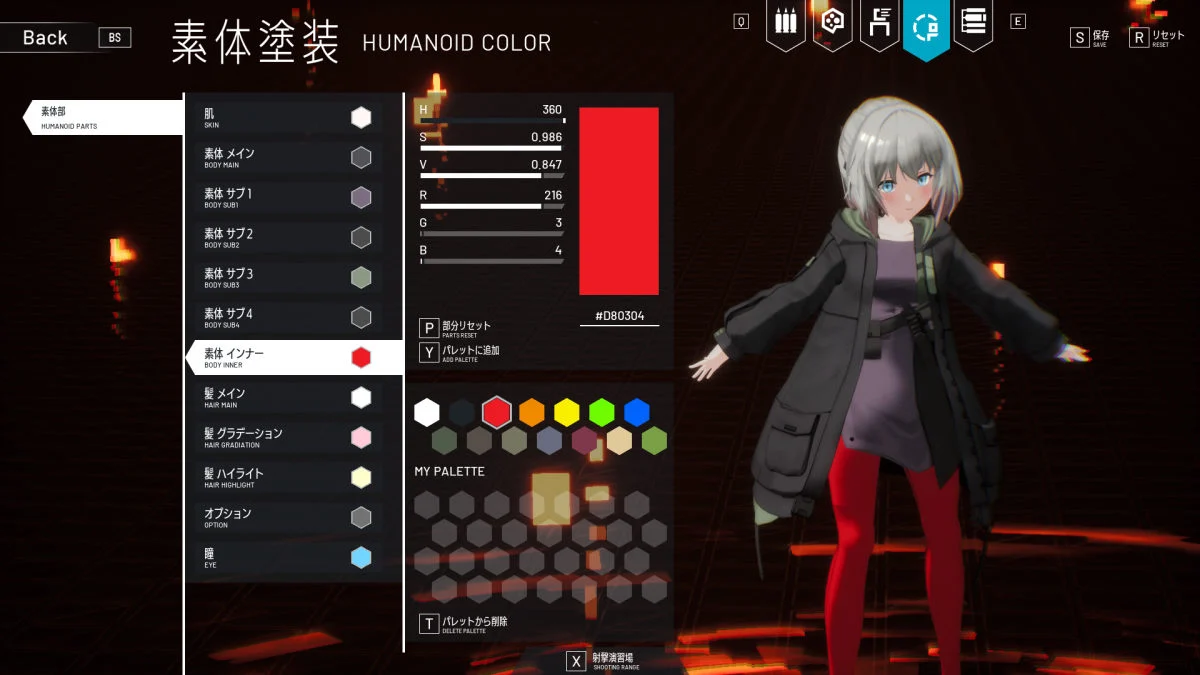The height and width of the screenshot is (675, 1200).
Task: Go back with the Back button
Action: (46, 38)
